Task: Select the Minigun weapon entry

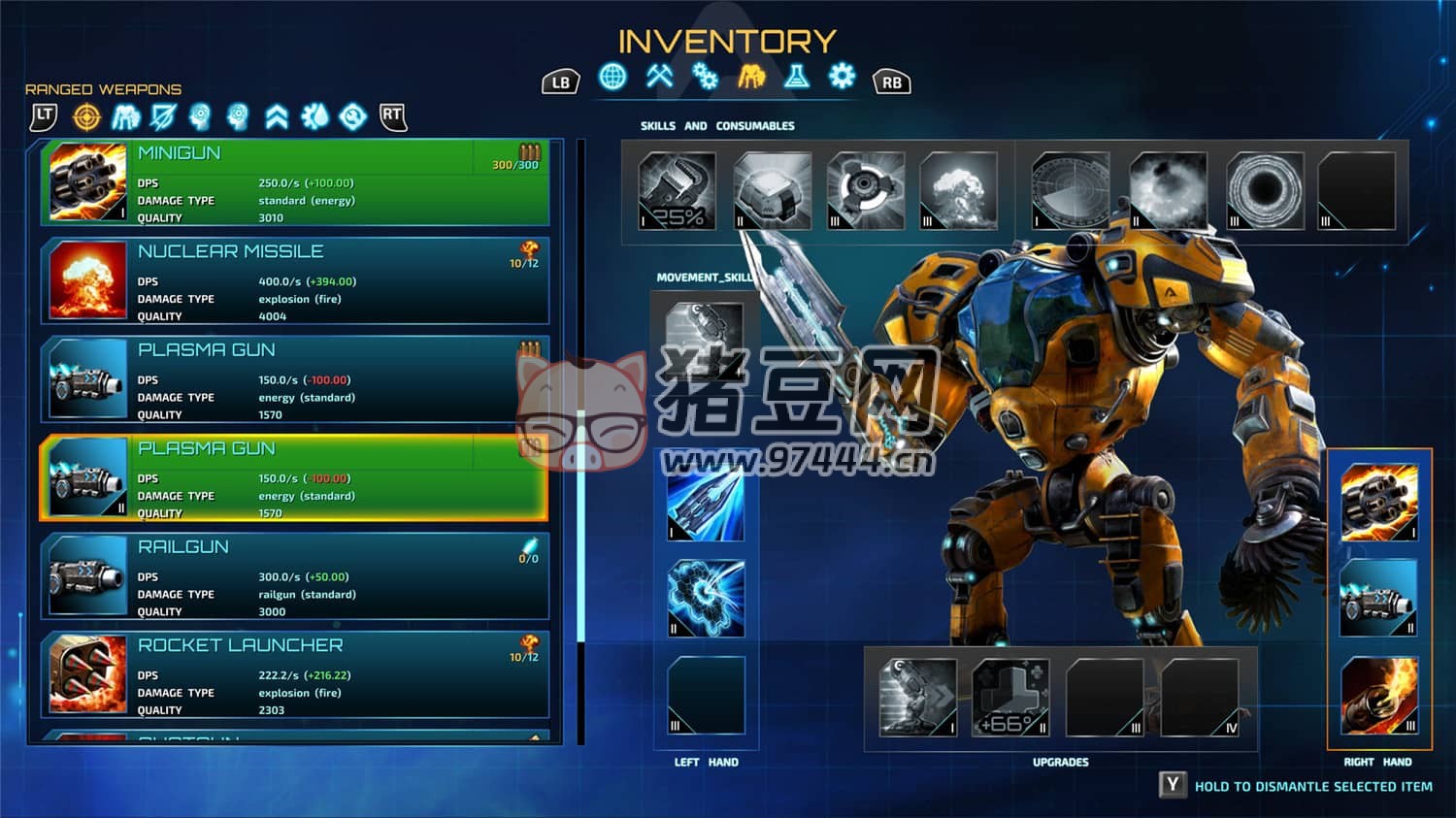Action: coord(295,182)
